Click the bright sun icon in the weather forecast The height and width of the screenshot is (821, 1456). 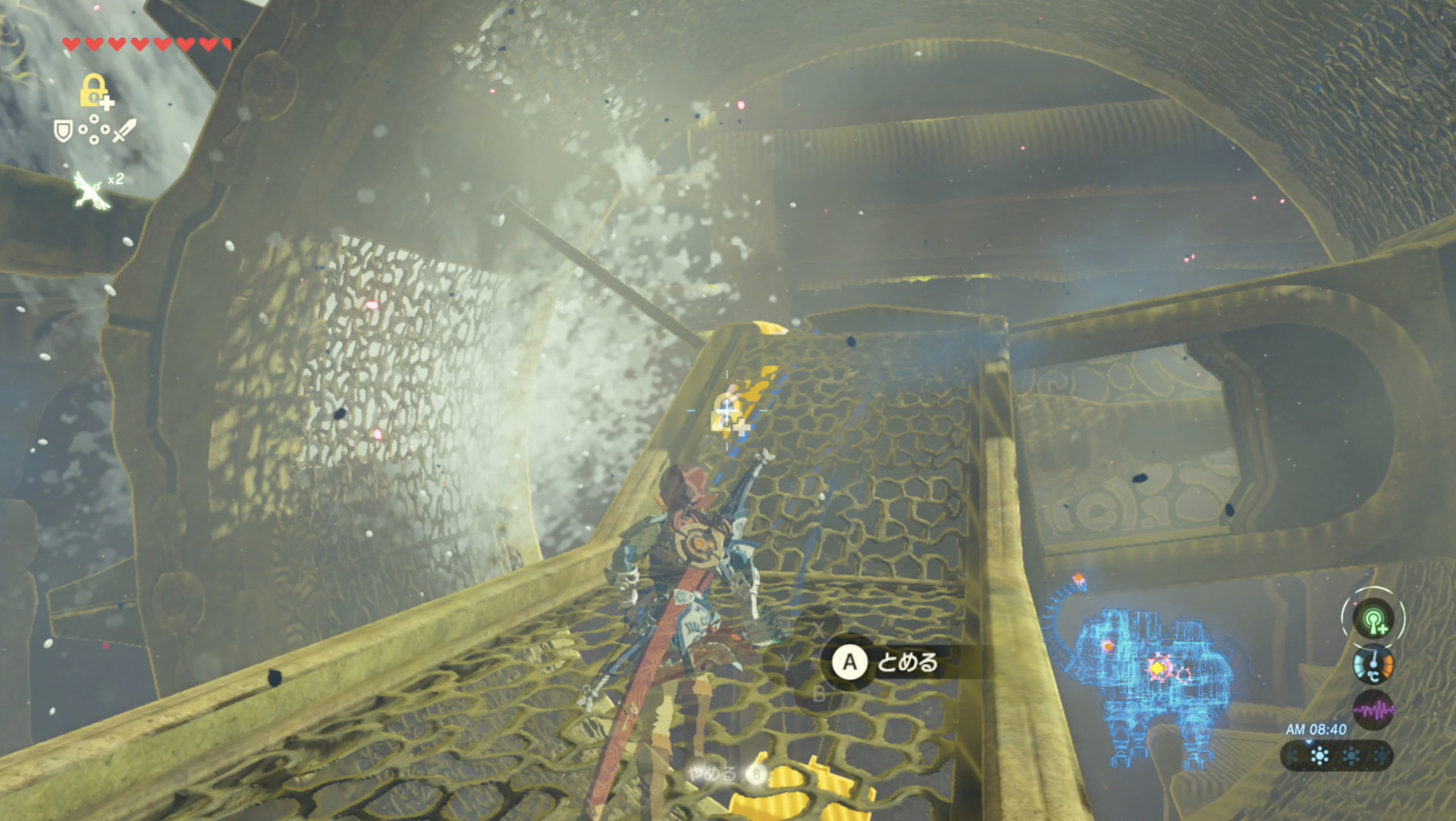point(1320,756)
